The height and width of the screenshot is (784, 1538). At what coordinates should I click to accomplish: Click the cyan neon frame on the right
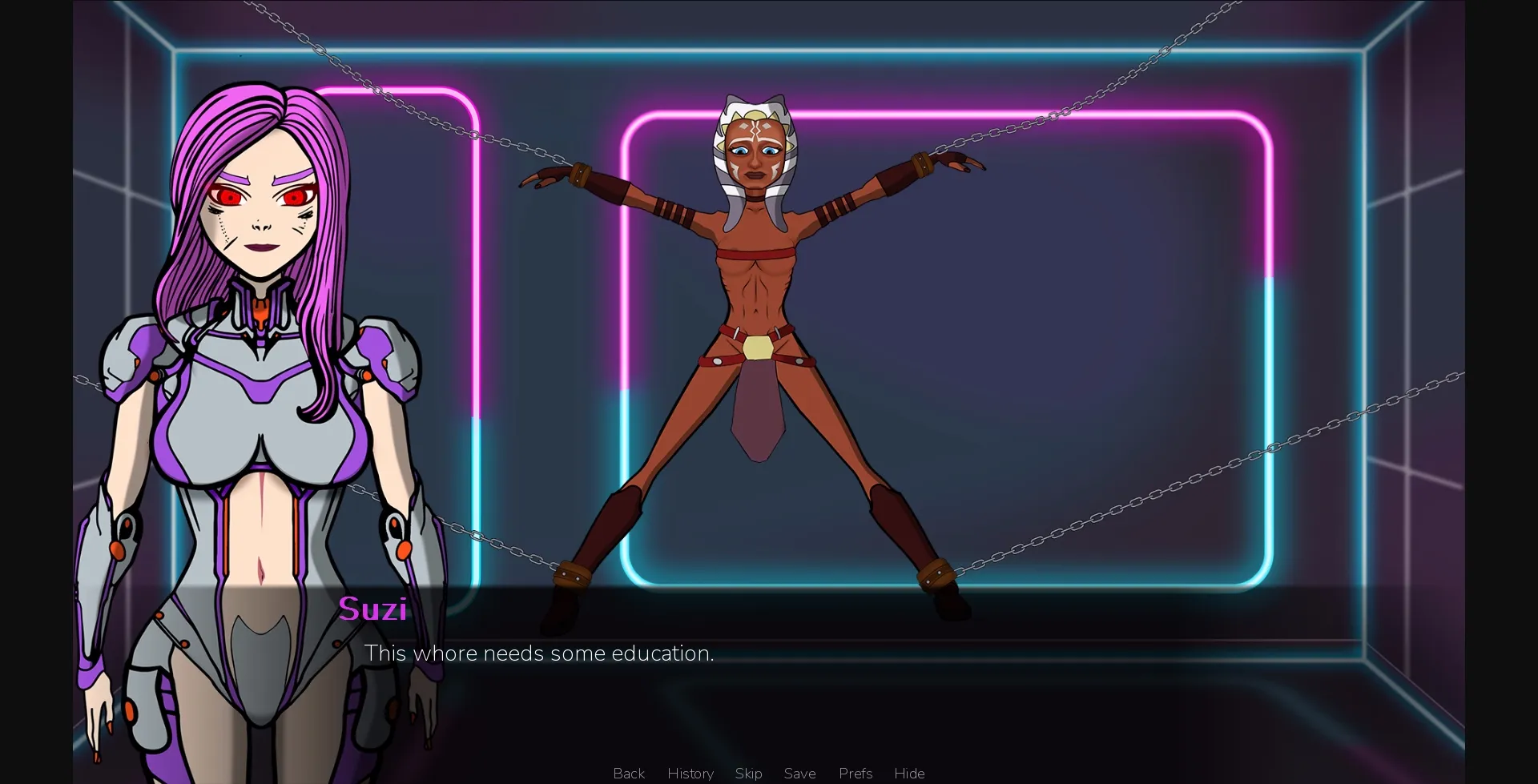pyautogui.click(x=1270, y=352)
